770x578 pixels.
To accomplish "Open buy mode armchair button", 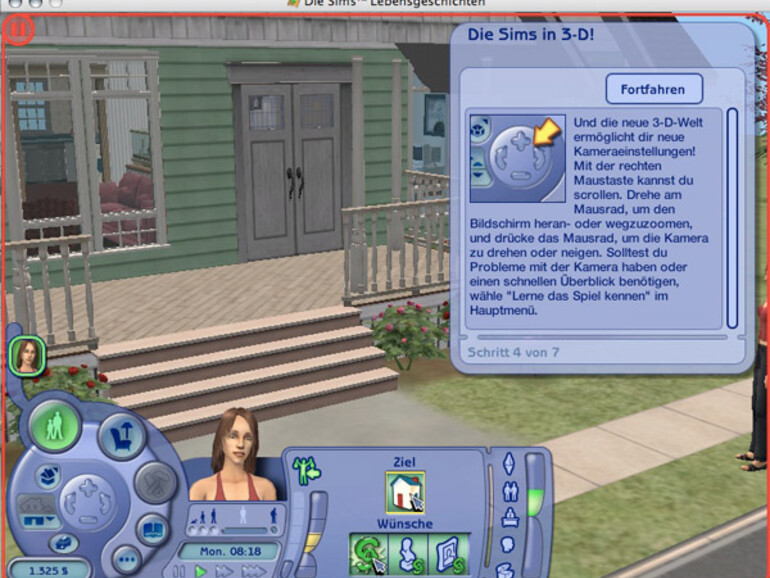I will tap(121, 437).
